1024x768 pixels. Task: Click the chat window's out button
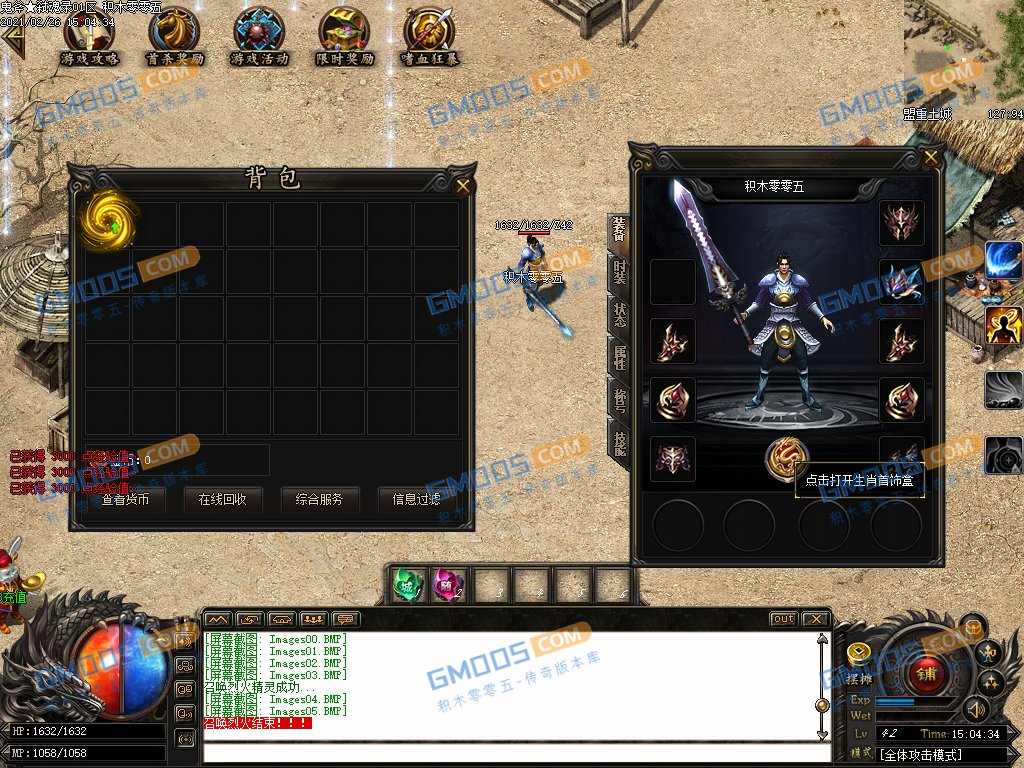[x=783, y=619]
